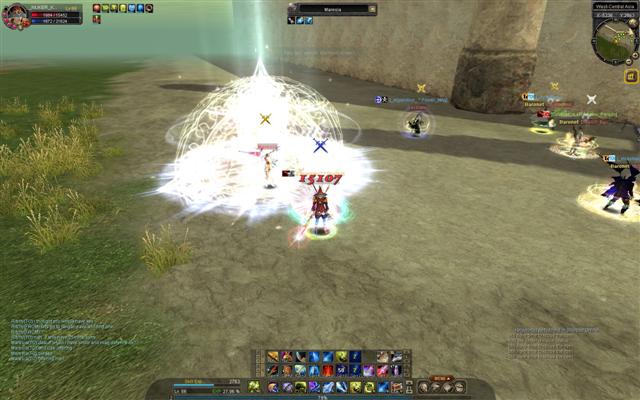This screenshot has height=400, width=640.
Task: Close the Maressia target frame
Action: [x=373, y=10]
